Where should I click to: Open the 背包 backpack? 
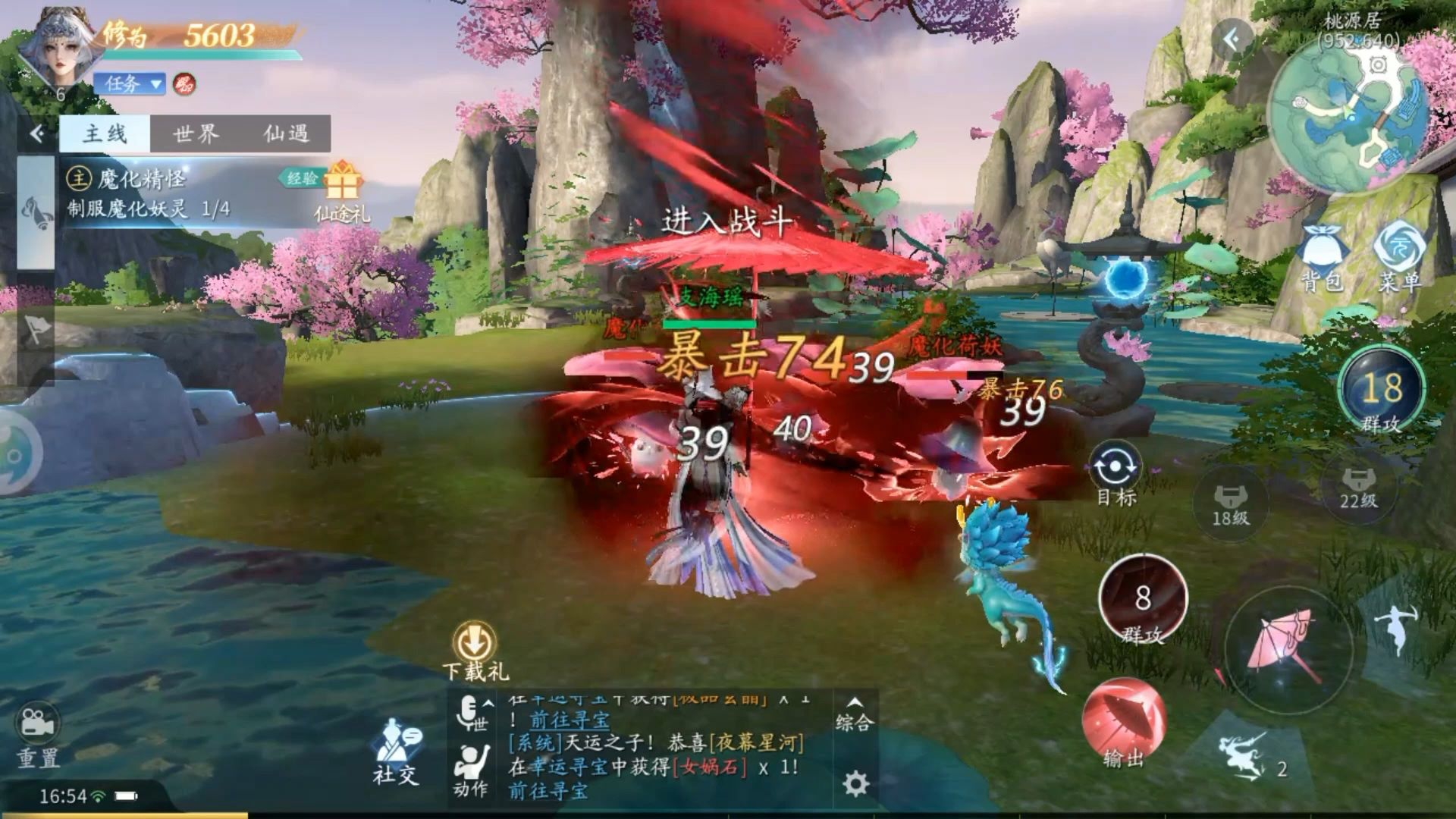coord(1322,258)
